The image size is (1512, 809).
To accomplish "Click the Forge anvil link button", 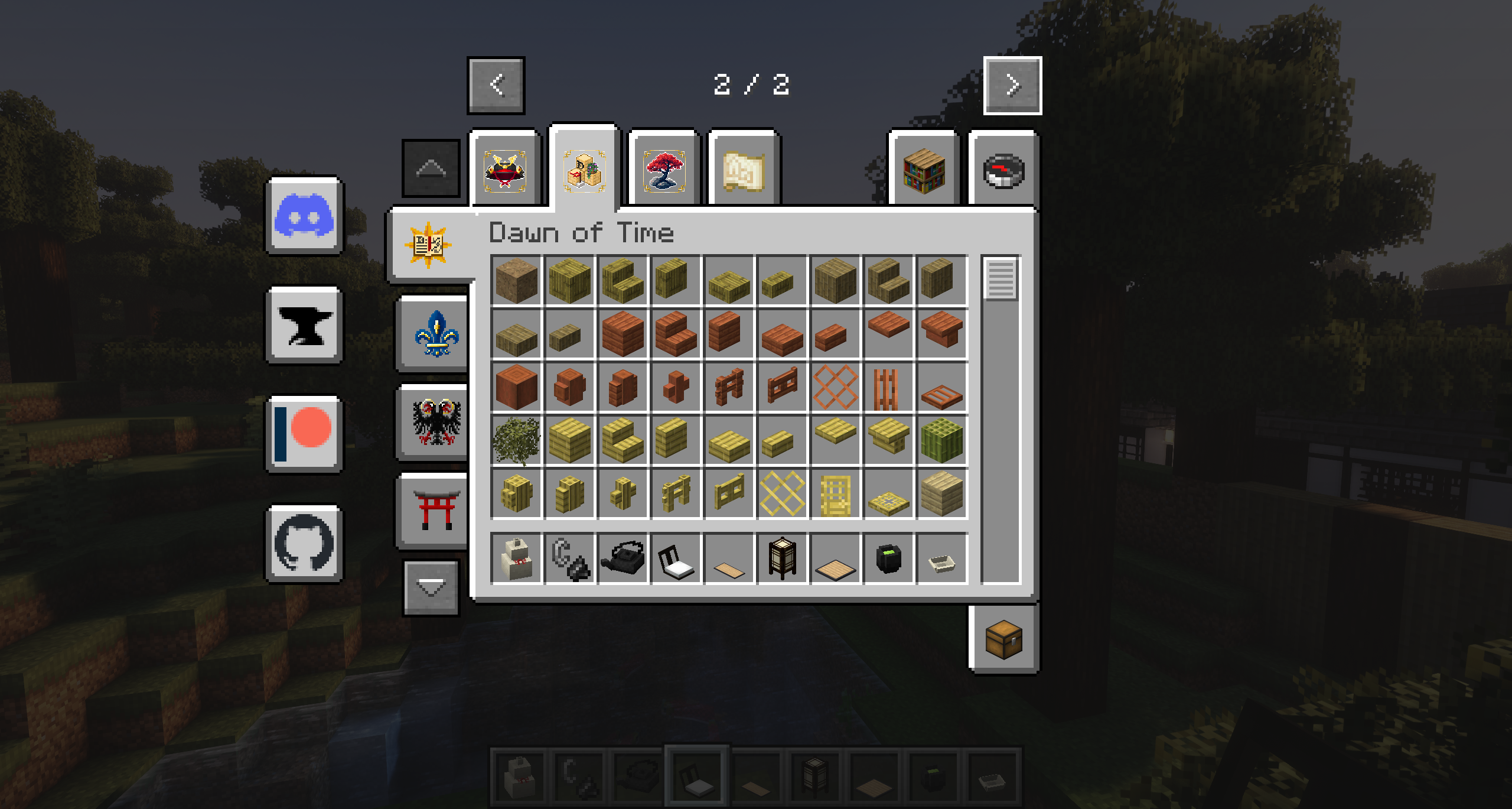I will click(x=304, y=326).
